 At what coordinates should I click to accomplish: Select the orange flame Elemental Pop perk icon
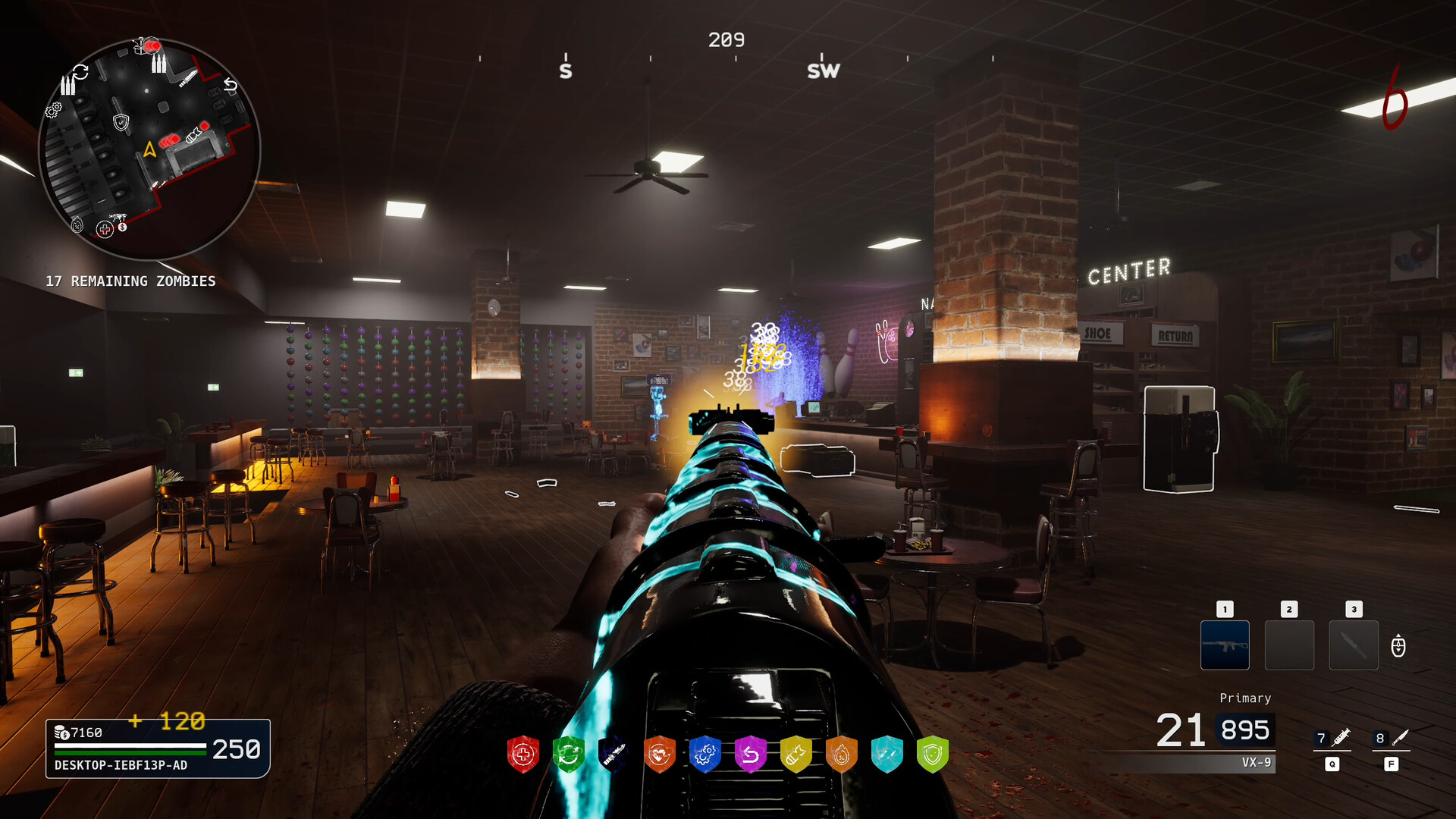842,755
